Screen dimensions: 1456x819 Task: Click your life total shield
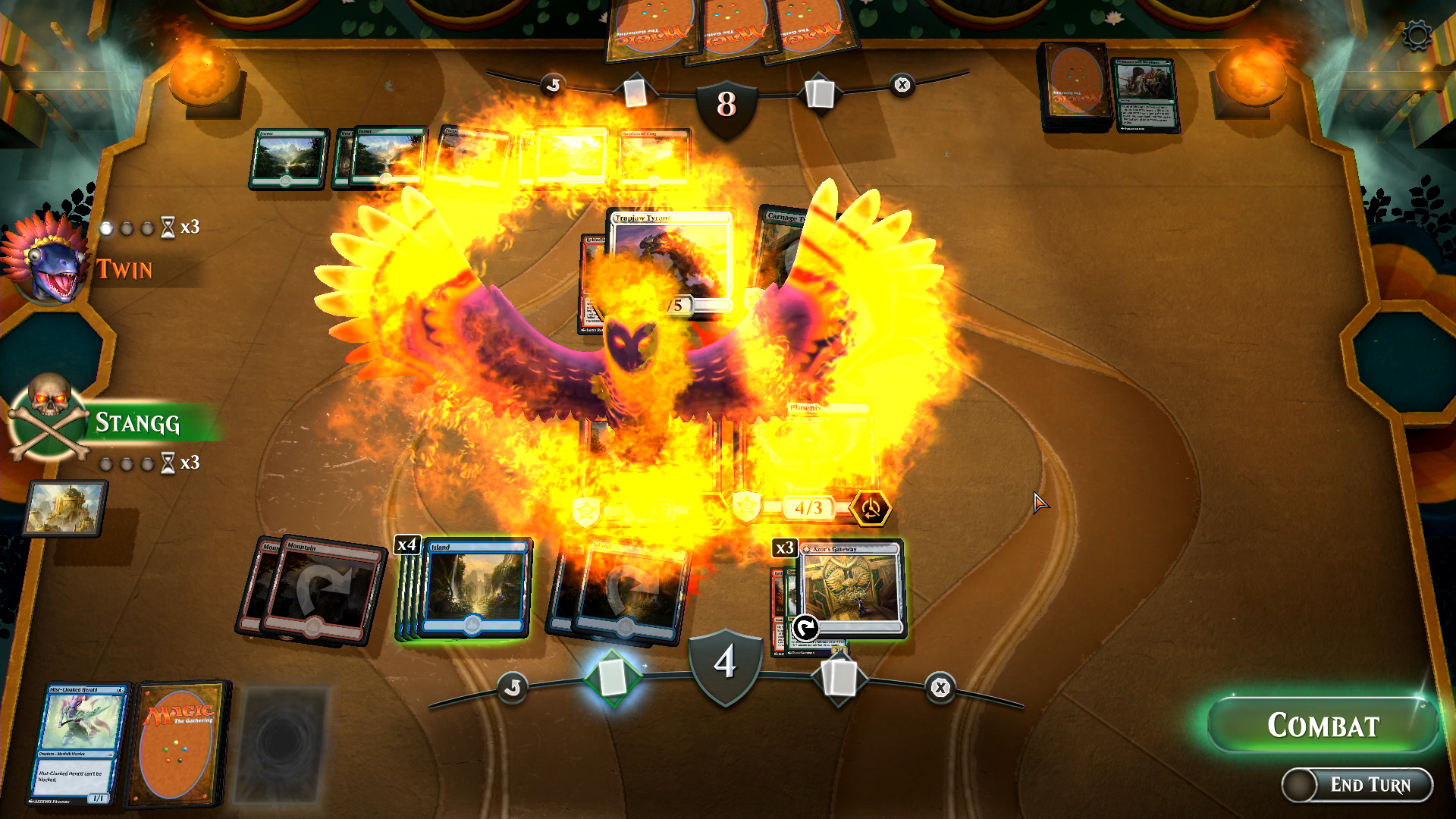725,664
